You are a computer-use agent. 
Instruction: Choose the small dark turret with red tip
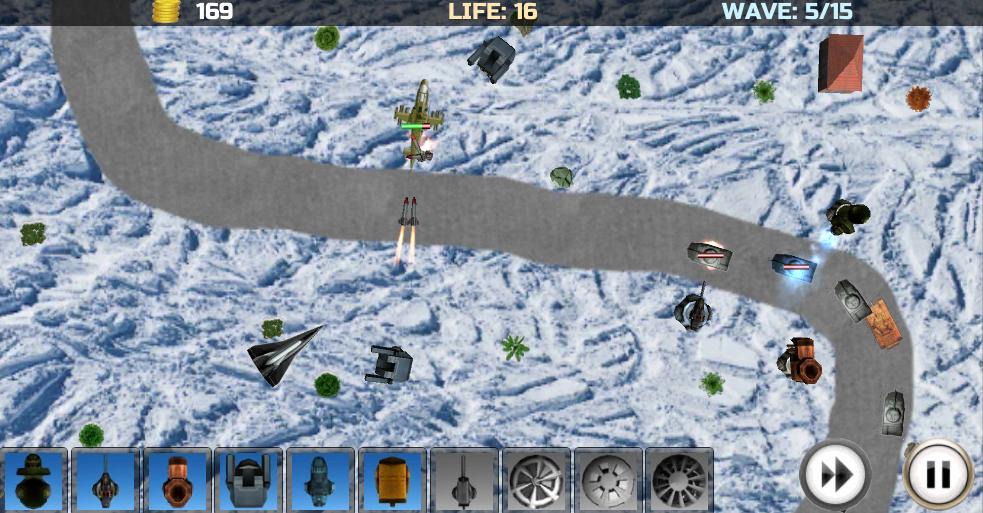click(106, 480)
